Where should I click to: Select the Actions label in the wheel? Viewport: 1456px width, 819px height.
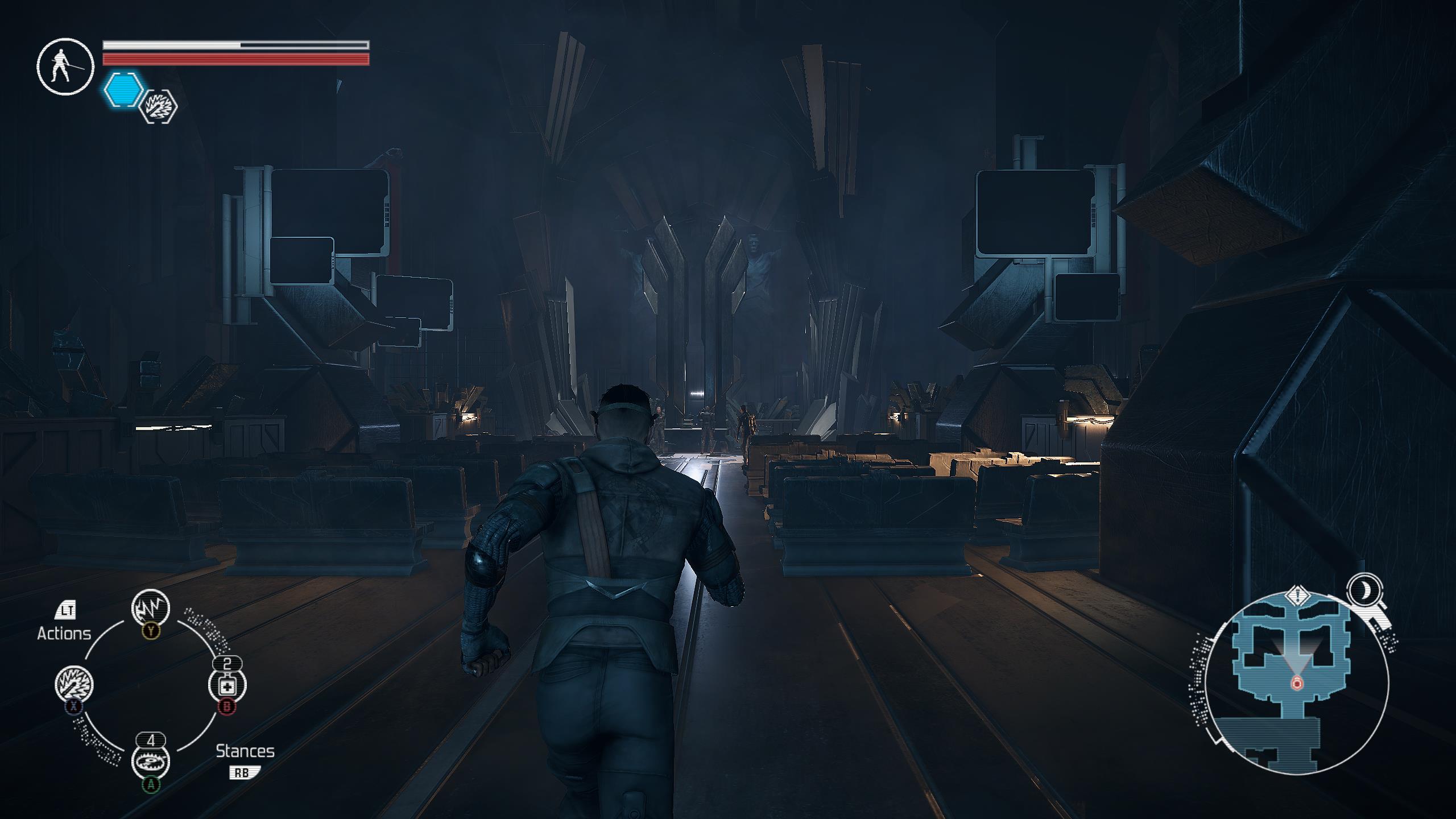(x=64, y=632)
